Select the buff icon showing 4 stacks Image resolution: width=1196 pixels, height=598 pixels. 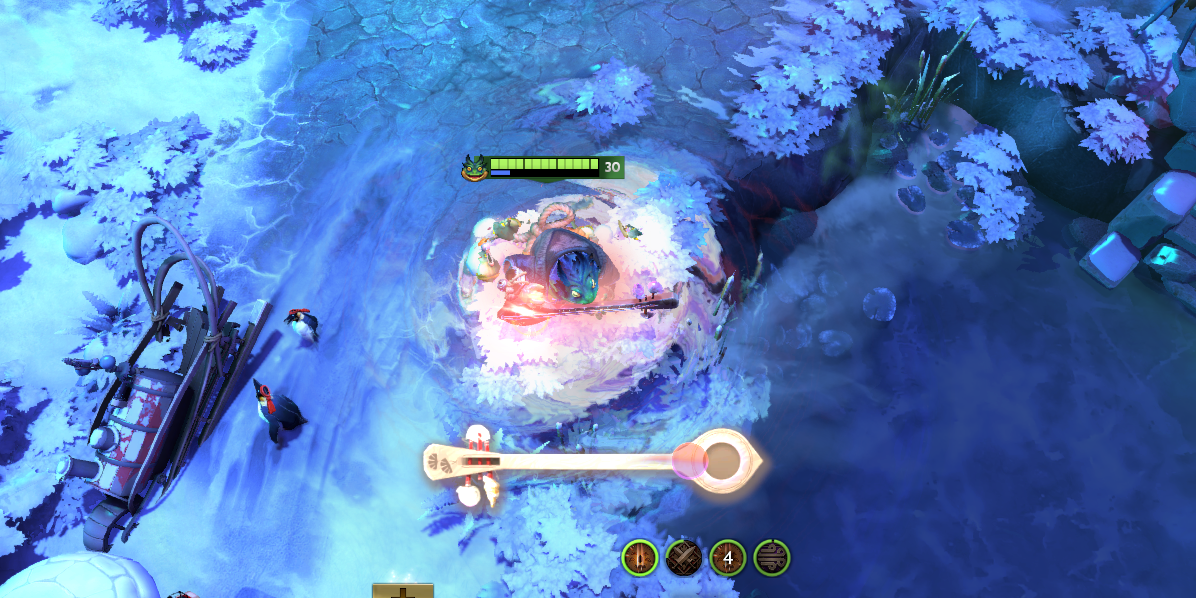tap(728, 557)
